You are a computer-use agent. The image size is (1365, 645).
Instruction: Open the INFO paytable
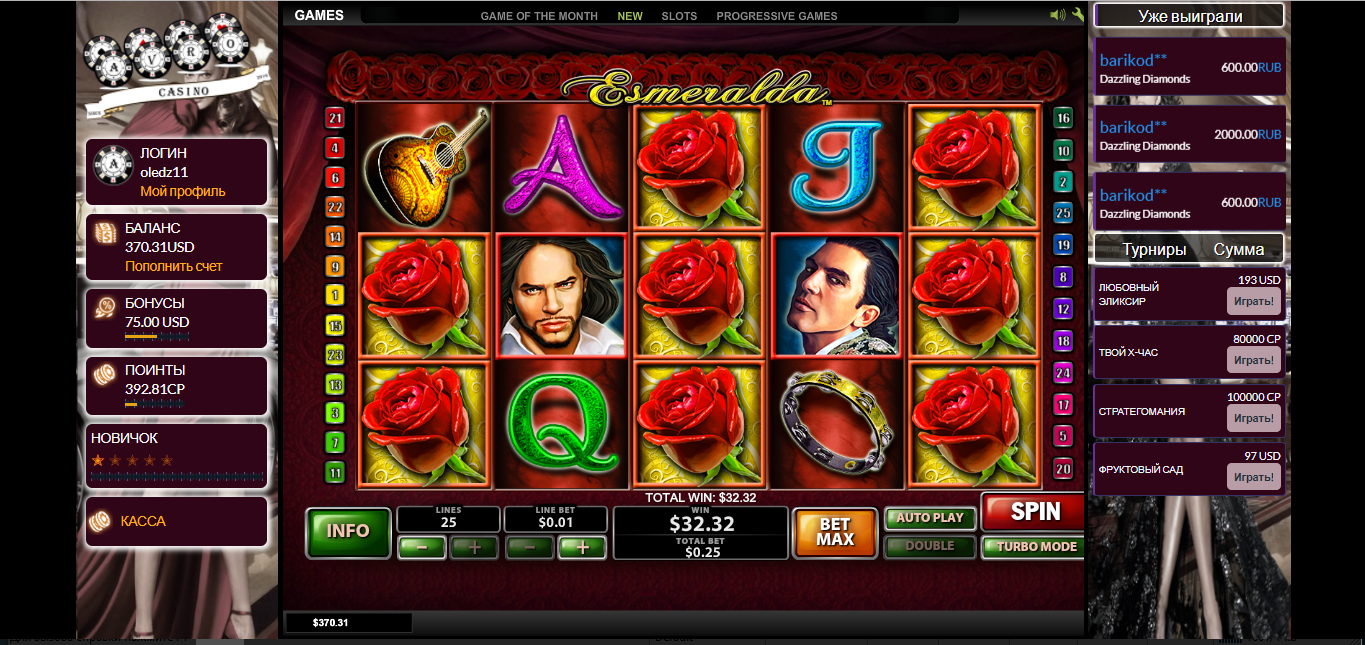pos(348,531)
